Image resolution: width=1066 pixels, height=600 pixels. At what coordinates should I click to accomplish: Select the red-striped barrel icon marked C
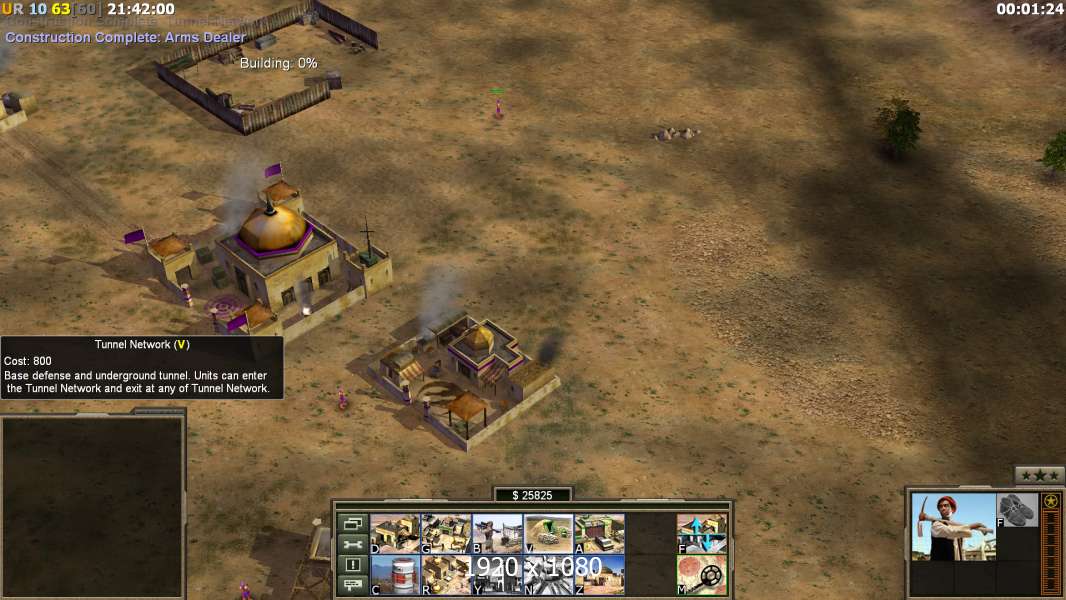coord(395,575)
